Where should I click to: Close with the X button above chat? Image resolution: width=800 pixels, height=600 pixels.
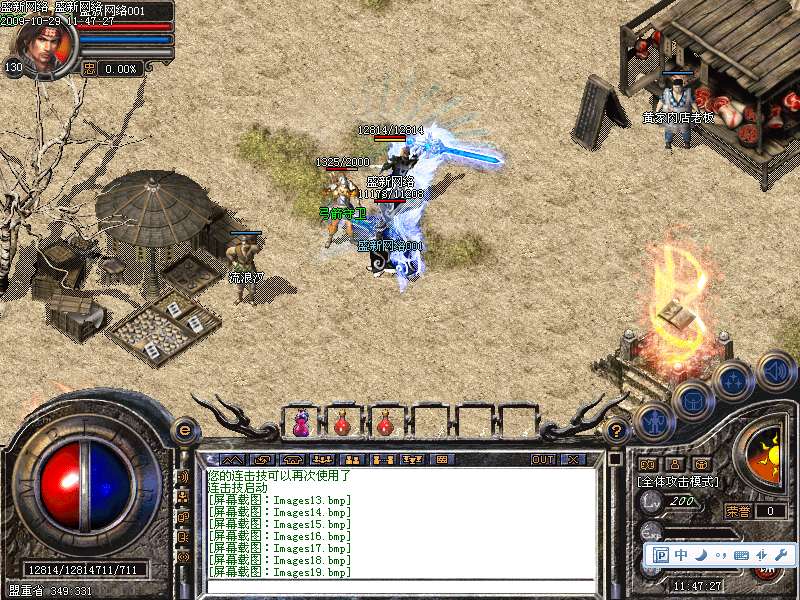573,460
